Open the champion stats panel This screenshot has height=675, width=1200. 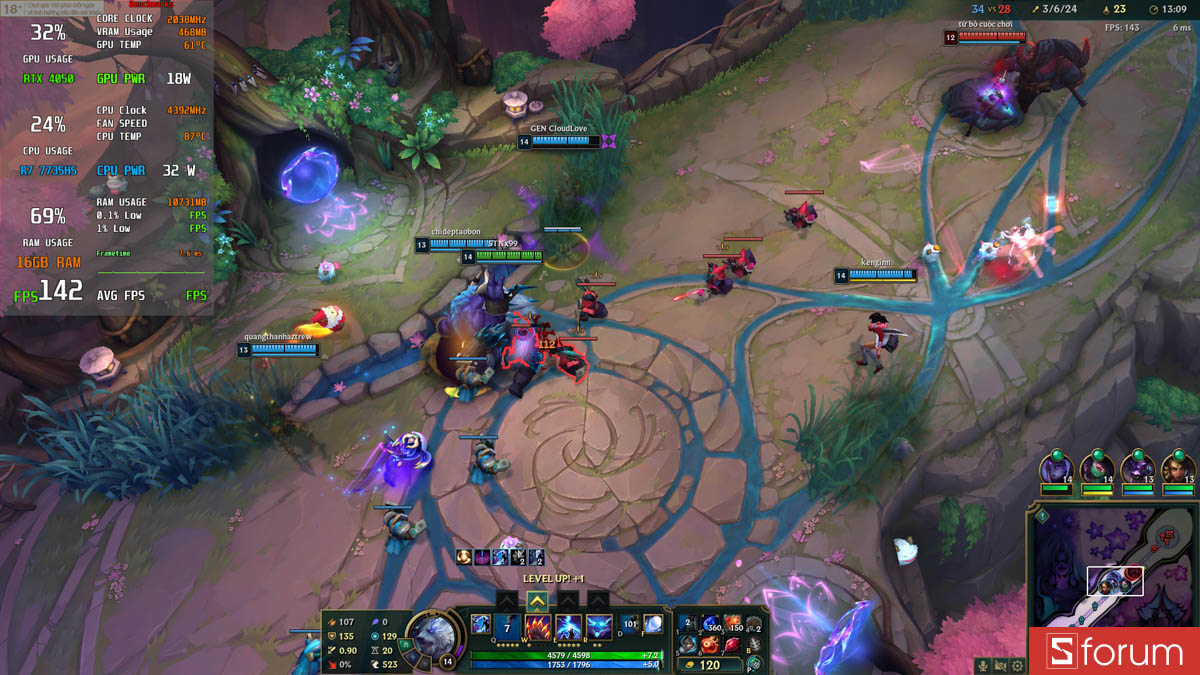[x=365, y=642]
